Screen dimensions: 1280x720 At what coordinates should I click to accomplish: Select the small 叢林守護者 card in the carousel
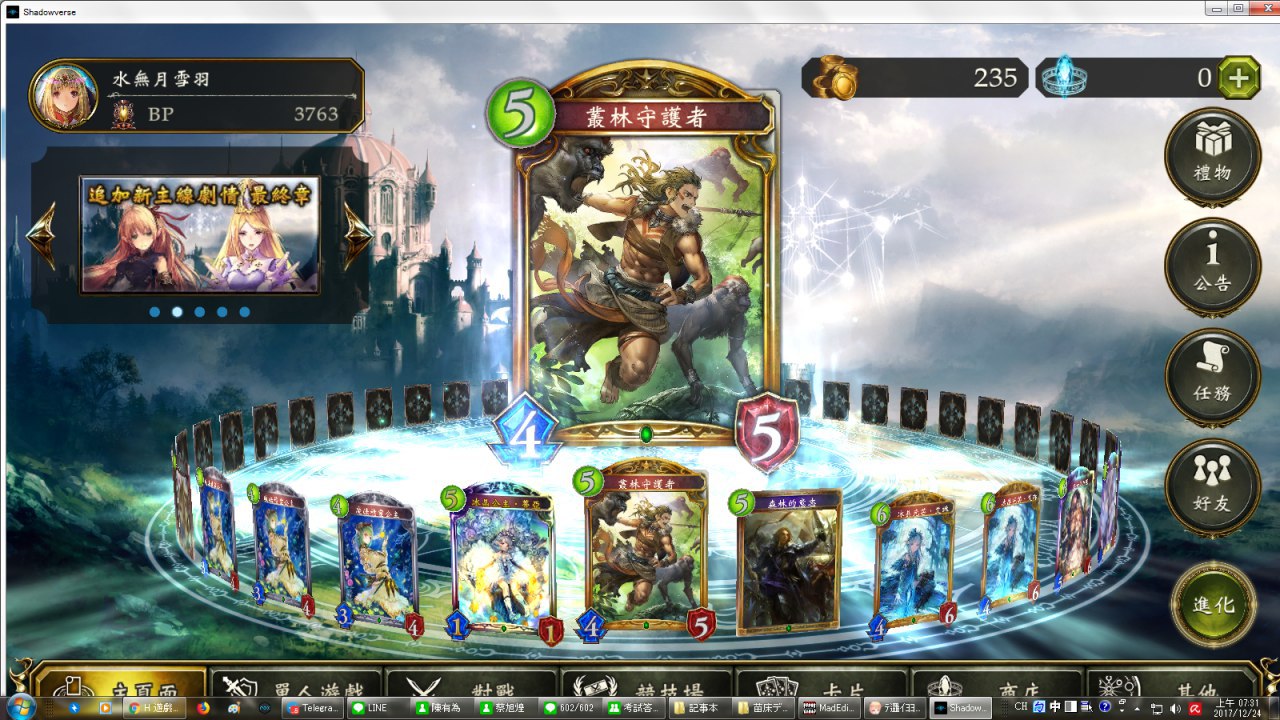click(x=645, y=555)
